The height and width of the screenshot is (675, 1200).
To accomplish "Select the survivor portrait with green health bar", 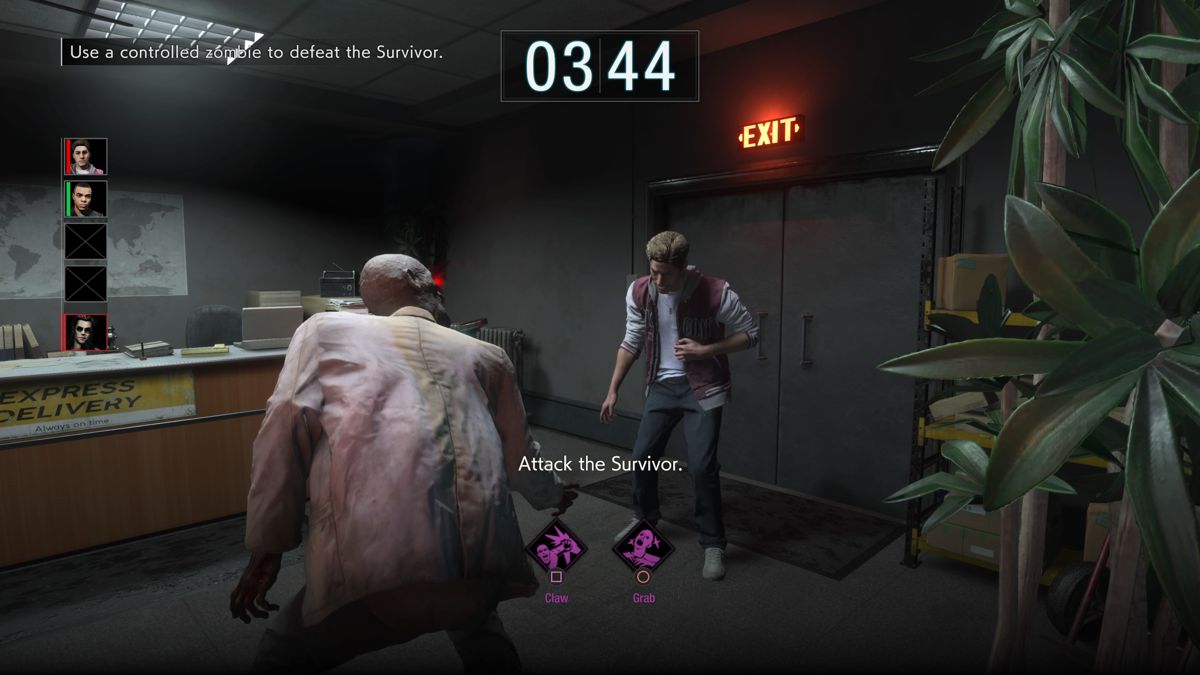I will [x=86, y=198].
